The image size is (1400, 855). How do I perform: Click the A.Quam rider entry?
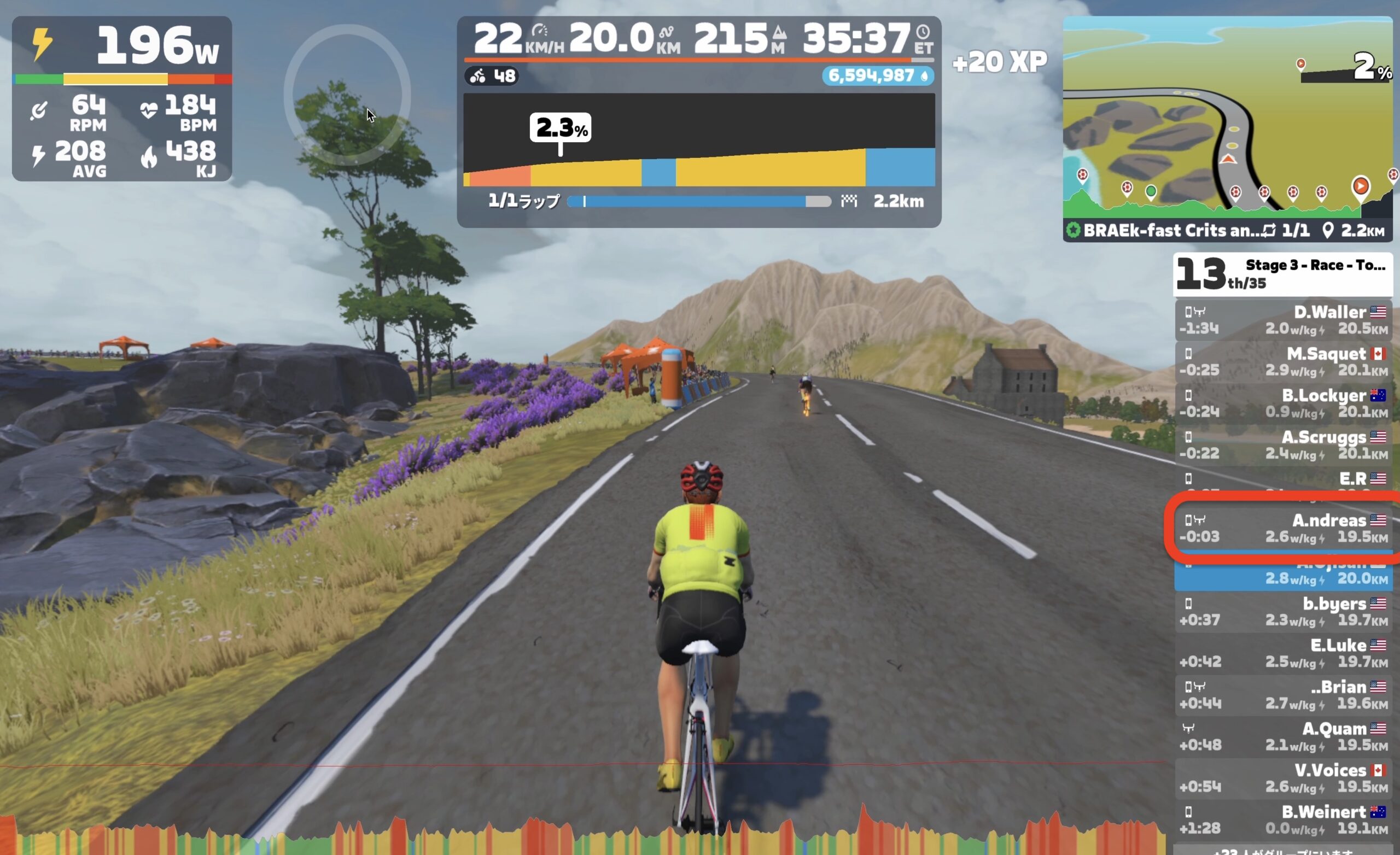point(1283,737)
